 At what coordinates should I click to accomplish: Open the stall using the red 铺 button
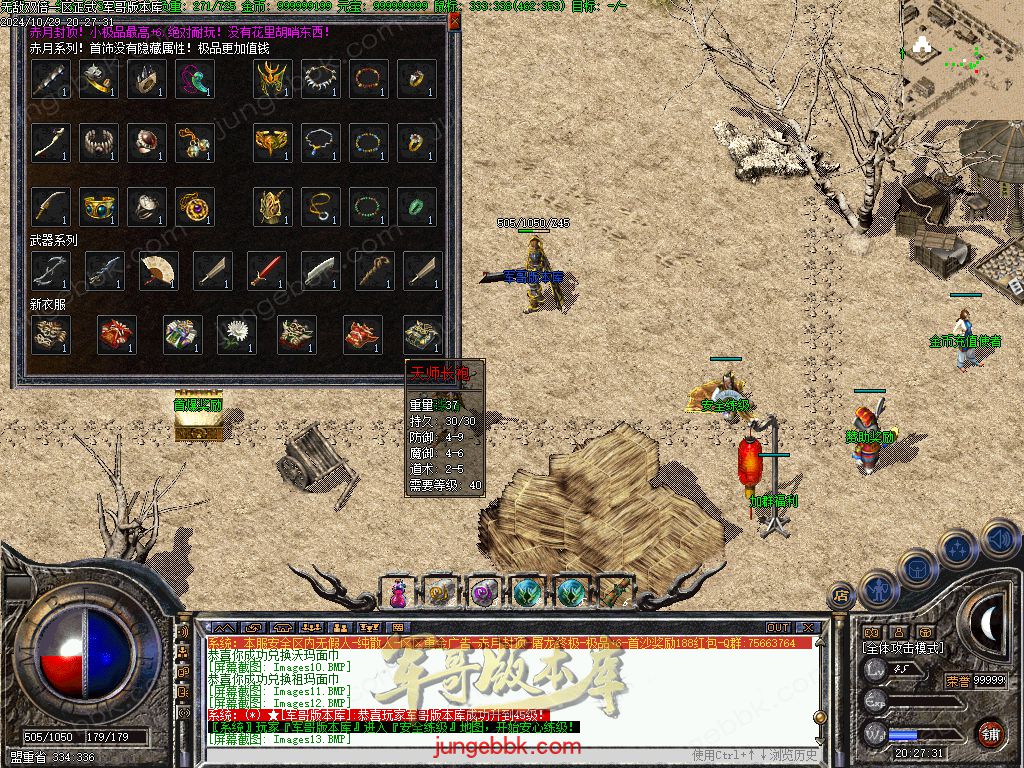[x=990, y=733]
